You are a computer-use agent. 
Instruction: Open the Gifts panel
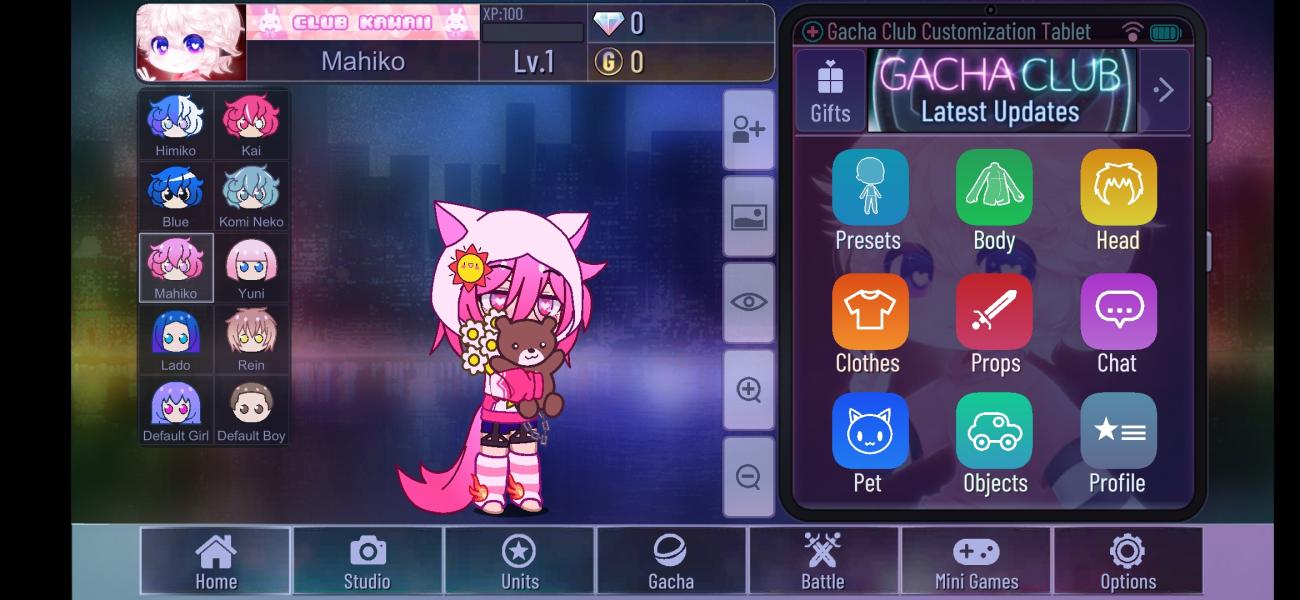[x=830, y=90]
